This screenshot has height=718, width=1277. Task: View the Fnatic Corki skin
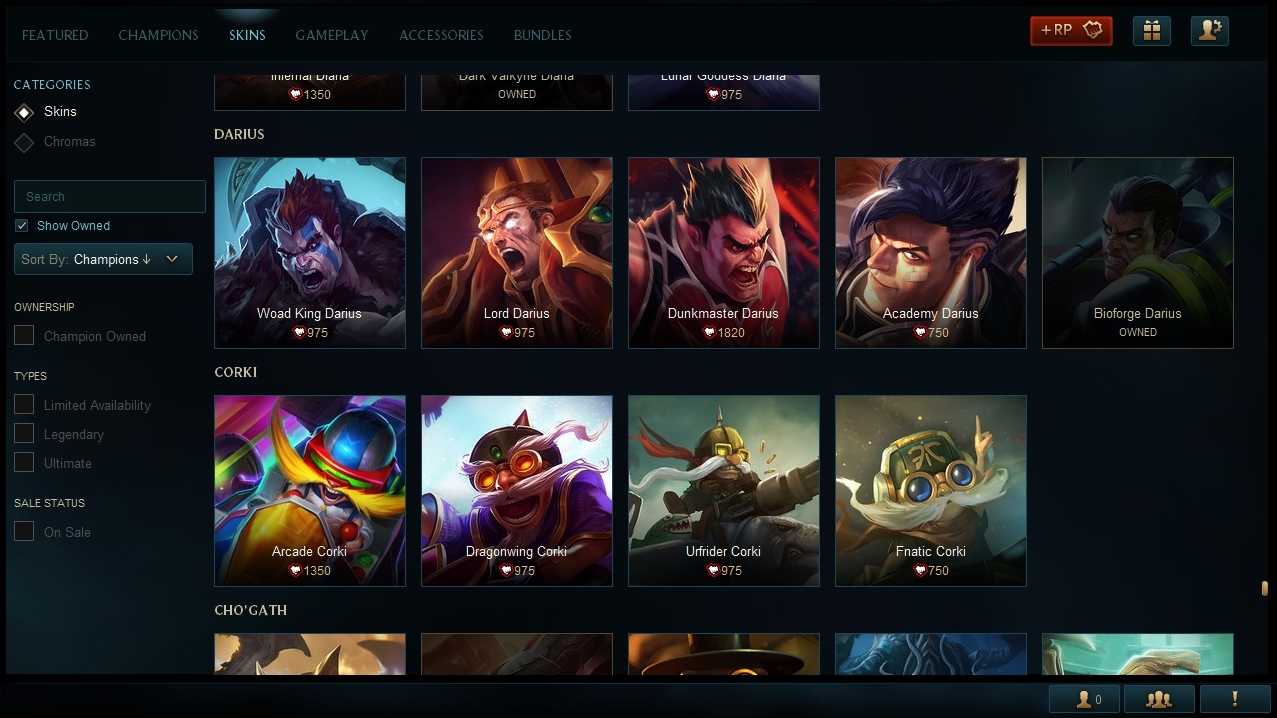tap(930, 490)
